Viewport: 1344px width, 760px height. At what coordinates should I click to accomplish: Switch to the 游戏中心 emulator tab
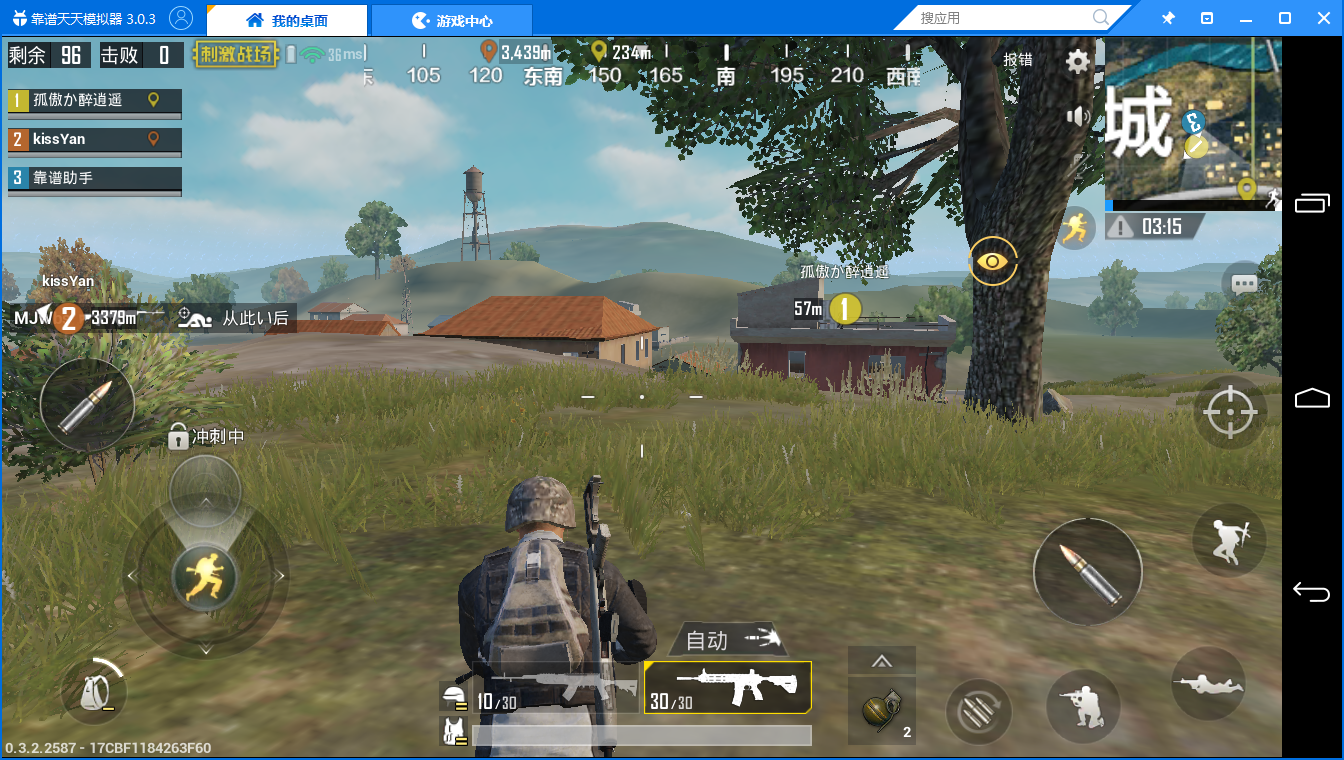point(451,20)
